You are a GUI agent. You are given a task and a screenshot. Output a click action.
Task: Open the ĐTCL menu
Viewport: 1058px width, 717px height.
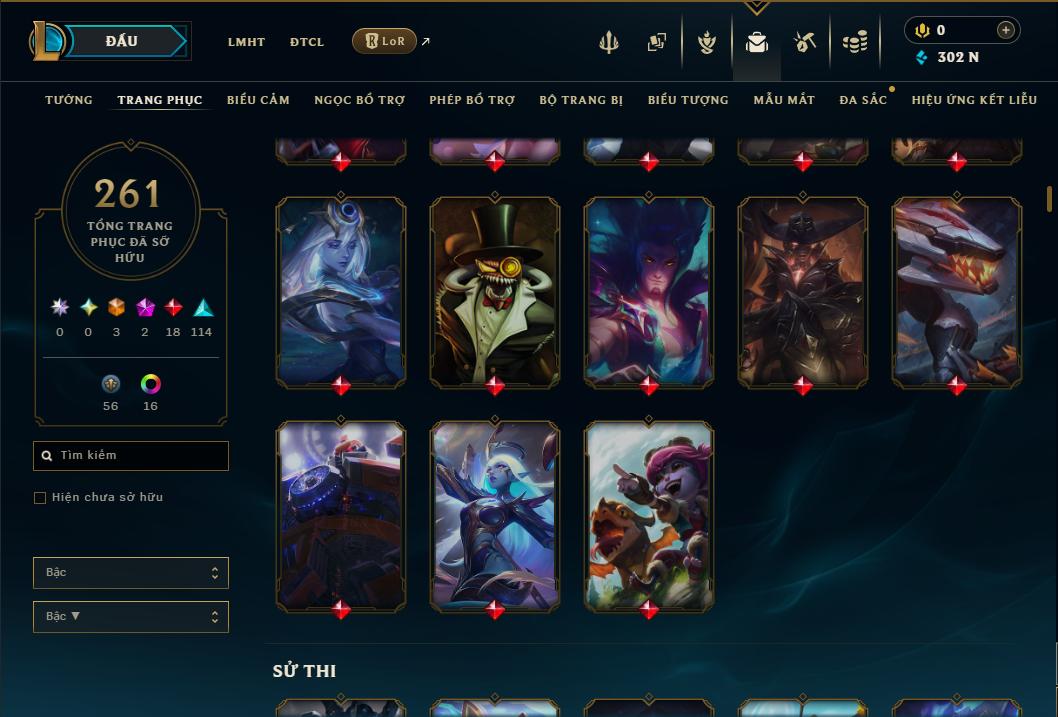307,42
